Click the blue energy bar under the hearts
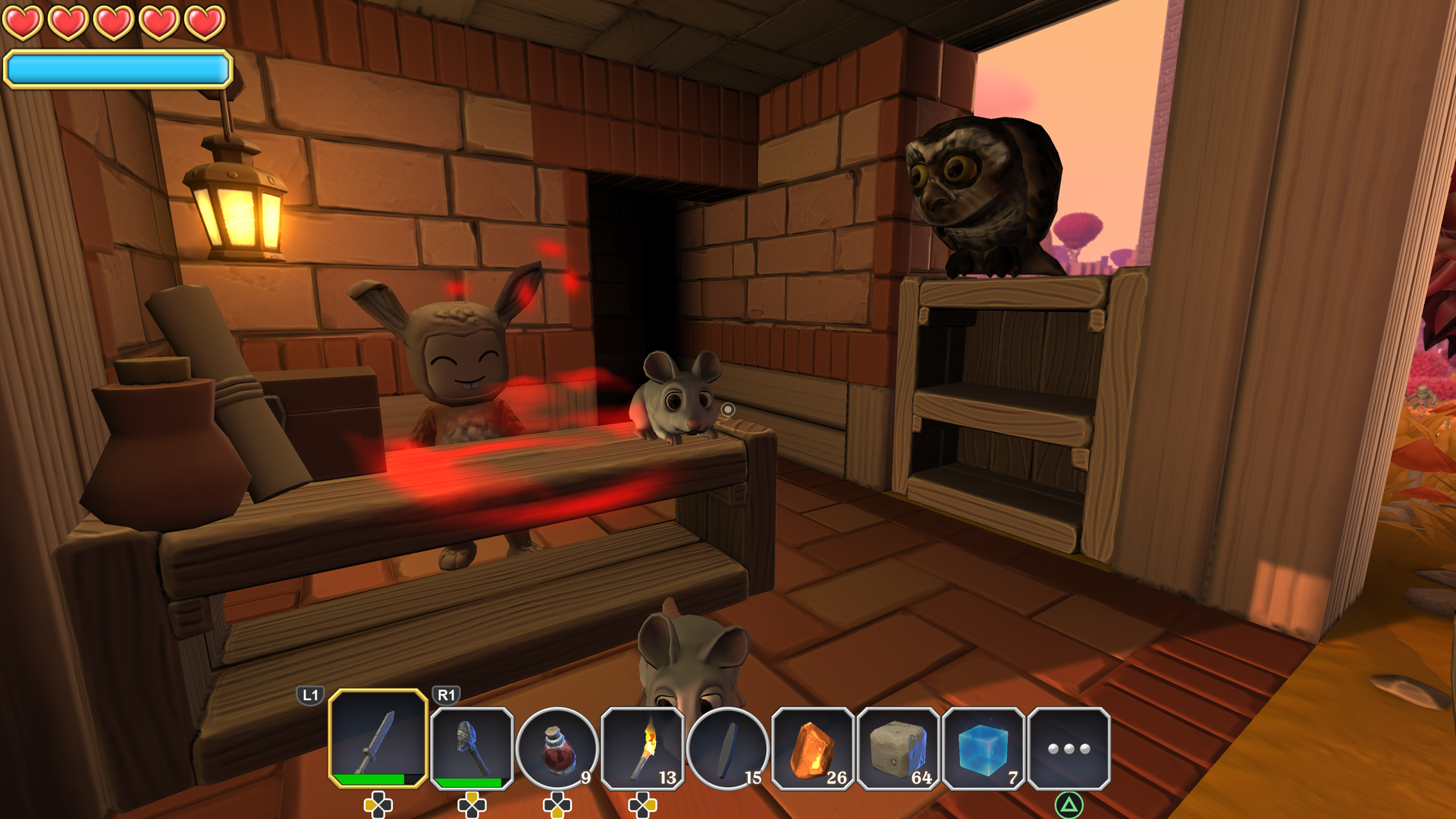The height and width of the screenshot is (819, 1456). (x=116, y=69)
